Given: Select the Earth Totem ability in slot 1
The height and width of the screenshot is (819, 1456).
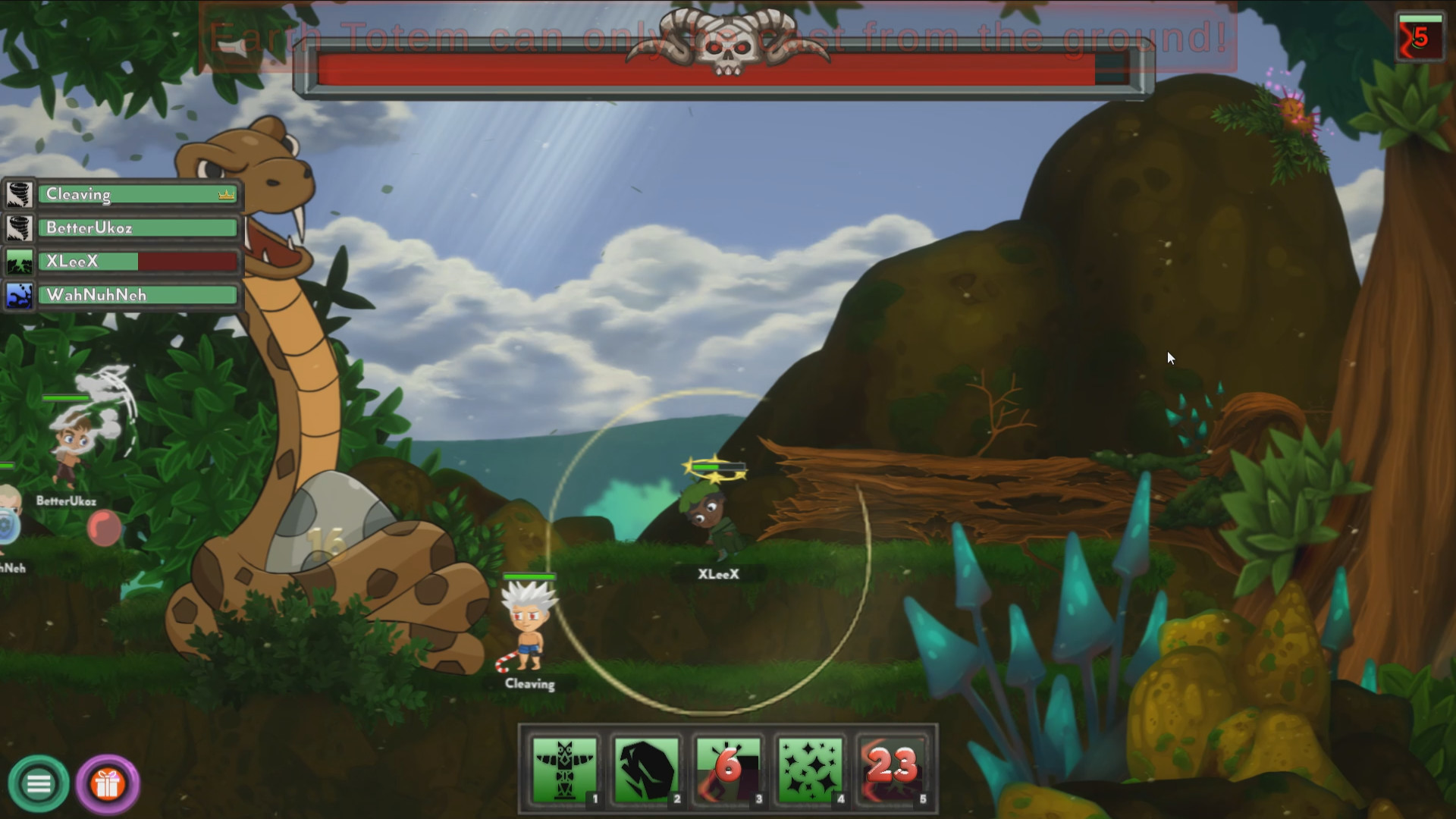Looking at the screenshot, I should (x=563, y=770).
